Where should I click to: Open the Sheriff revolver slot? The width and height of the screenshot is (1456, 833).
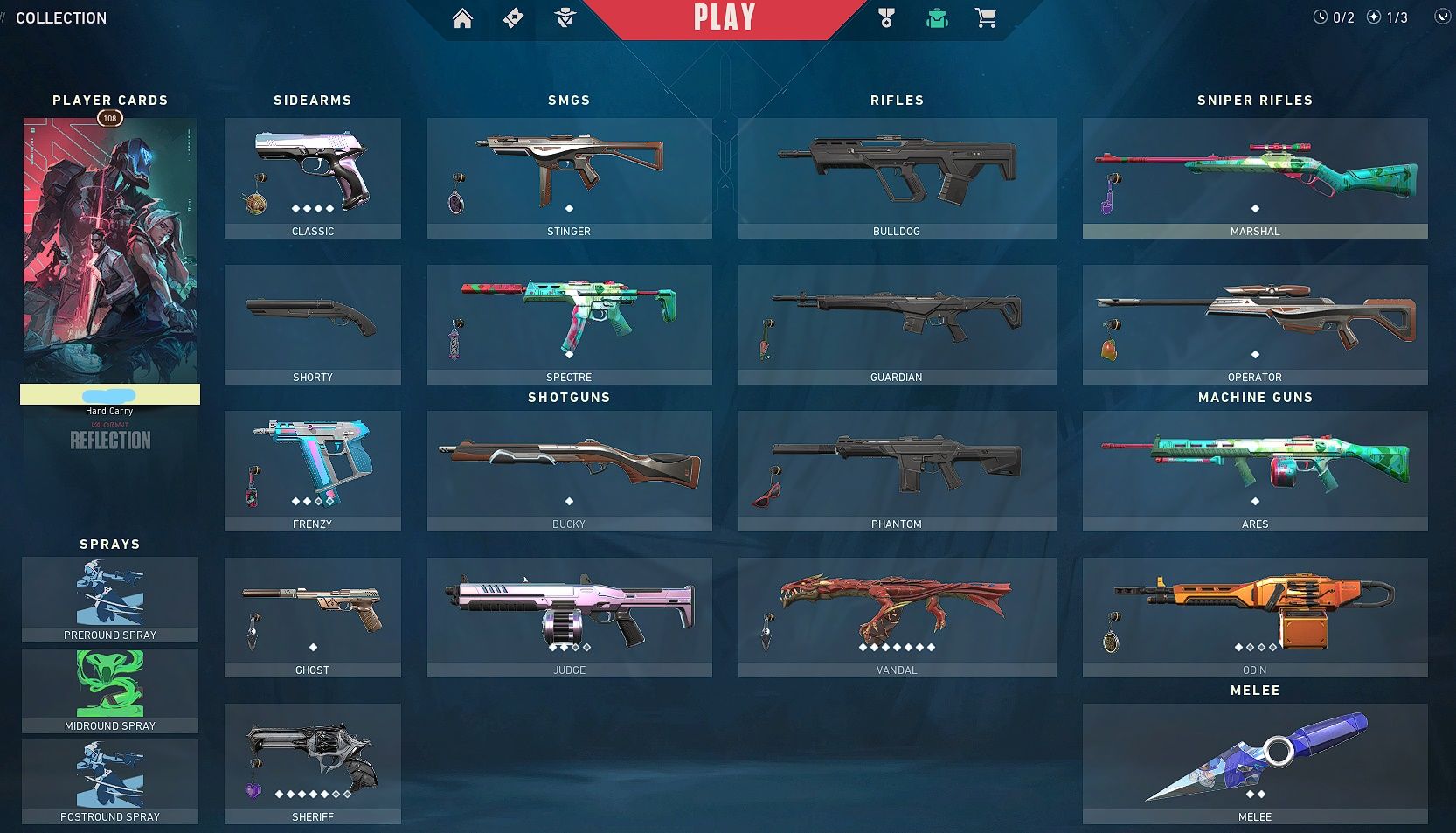point(312,763)
